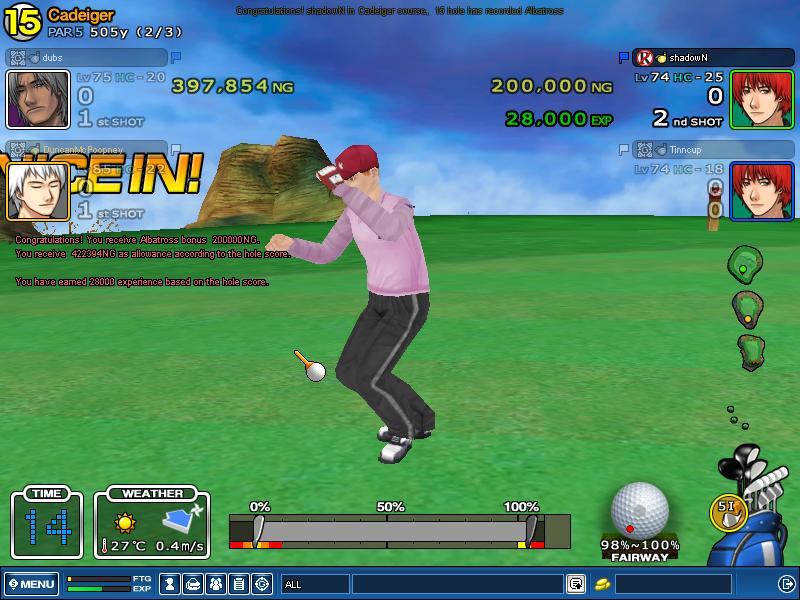Click the clipboard list icon in toolbar
The width and height of the screenshot is (800, 600).
pos(239,583)
